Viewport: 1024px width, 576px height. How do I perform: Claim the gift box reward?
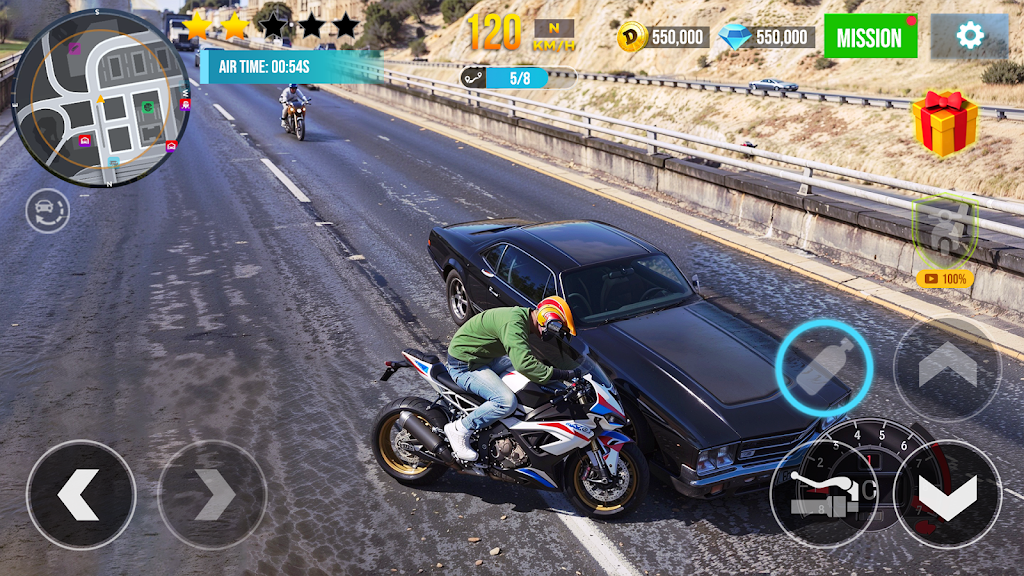pos(944,123)
